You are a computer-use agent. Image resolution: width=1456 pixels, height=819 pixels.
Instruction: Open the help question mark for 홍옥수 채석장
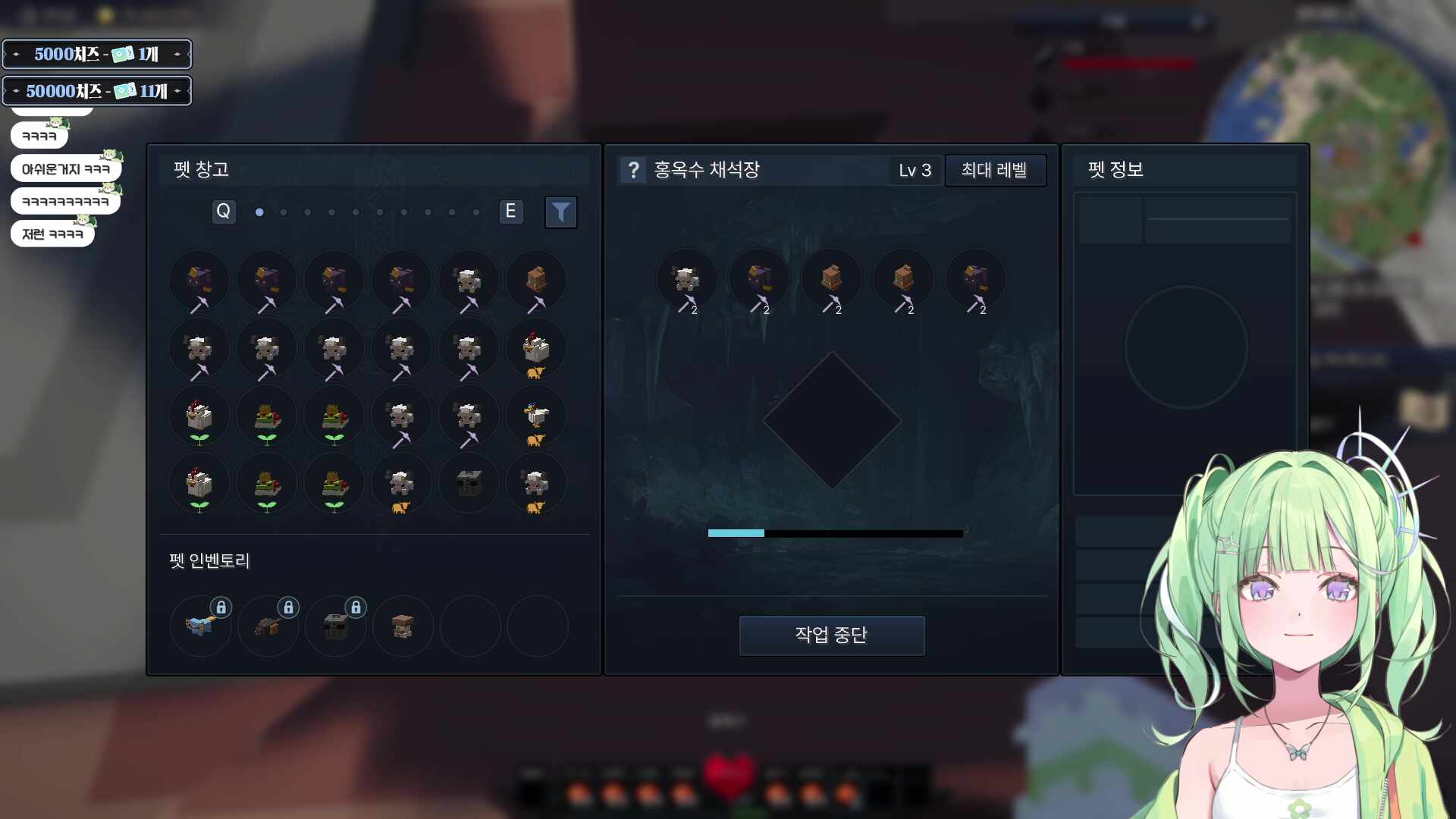[634, 170]
